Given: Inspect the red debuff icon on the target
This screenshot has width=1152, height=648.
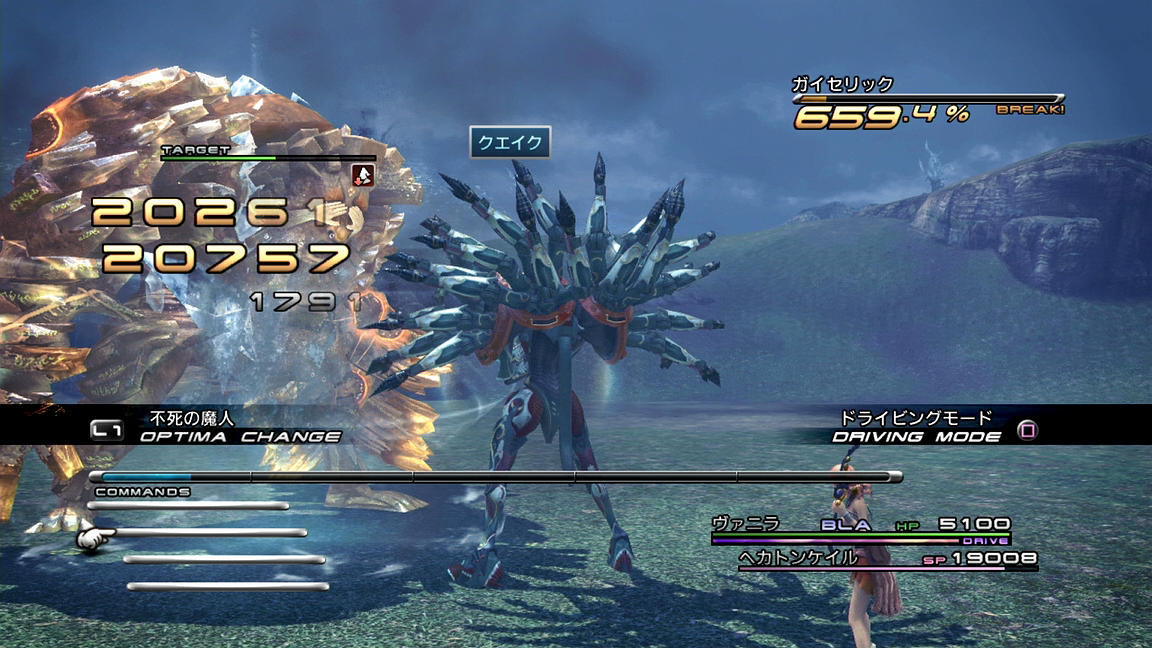Looking at the screenshot, I should [364, 176].
